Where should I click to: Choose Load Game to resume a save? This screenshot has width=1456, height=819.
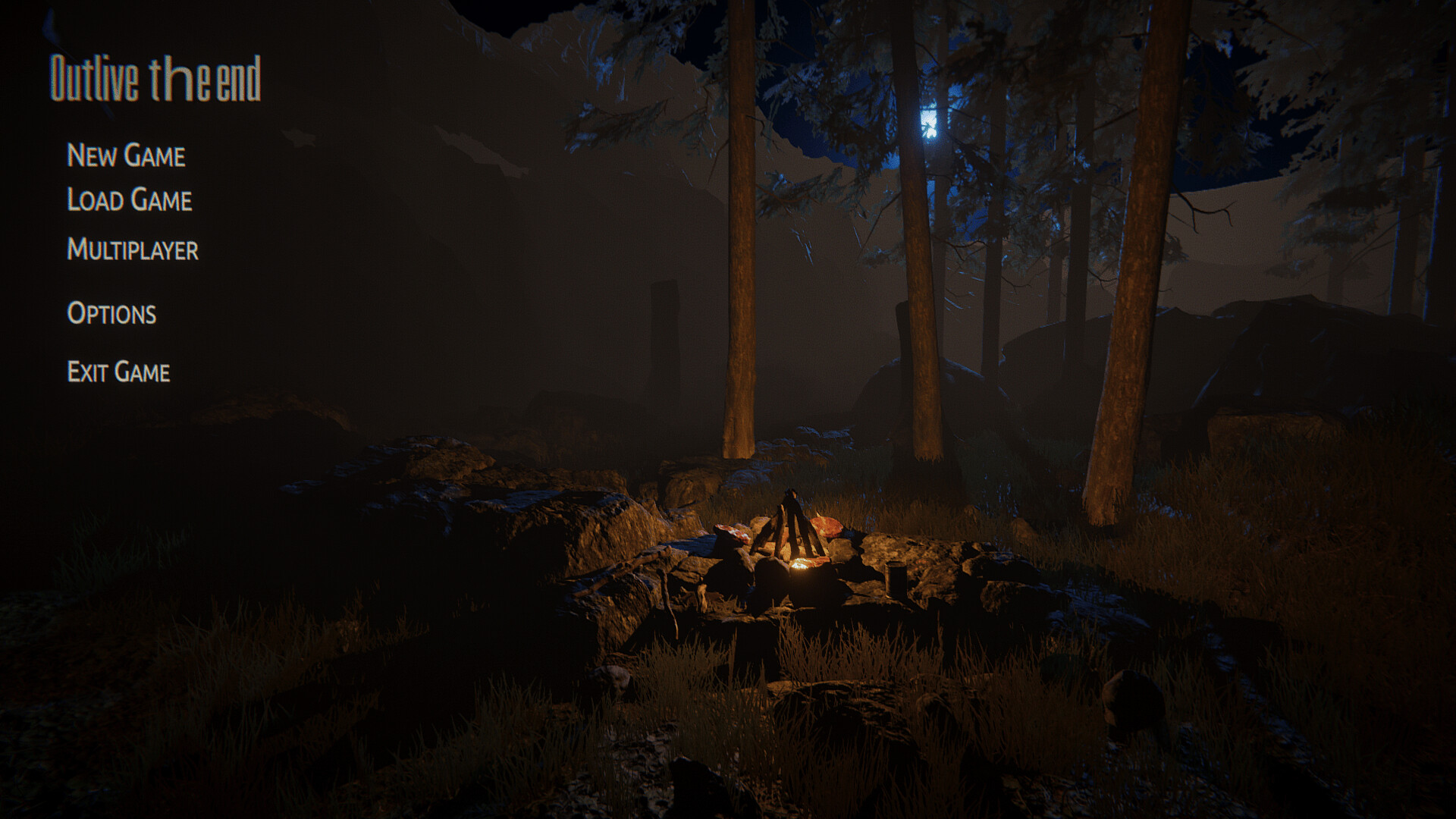tap(129, 201)
